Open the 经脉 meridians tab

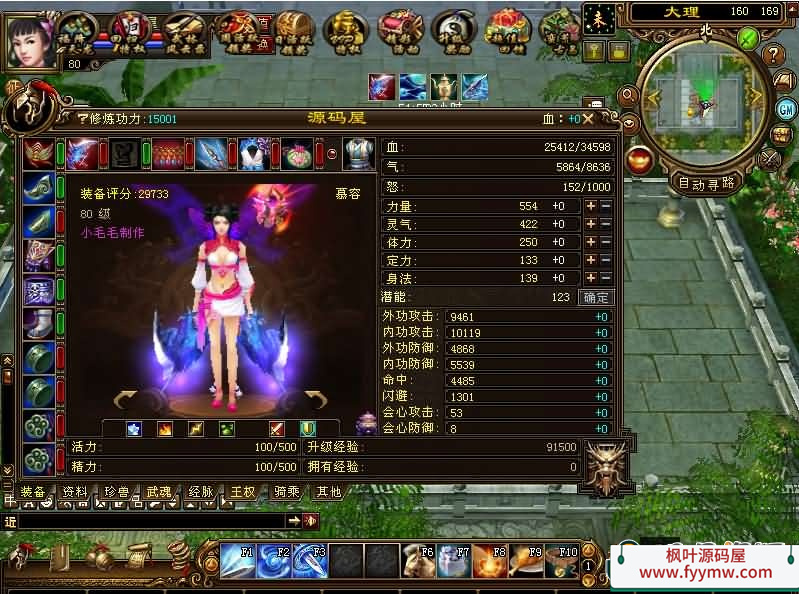pyautogui.click(x=201, y=492)
